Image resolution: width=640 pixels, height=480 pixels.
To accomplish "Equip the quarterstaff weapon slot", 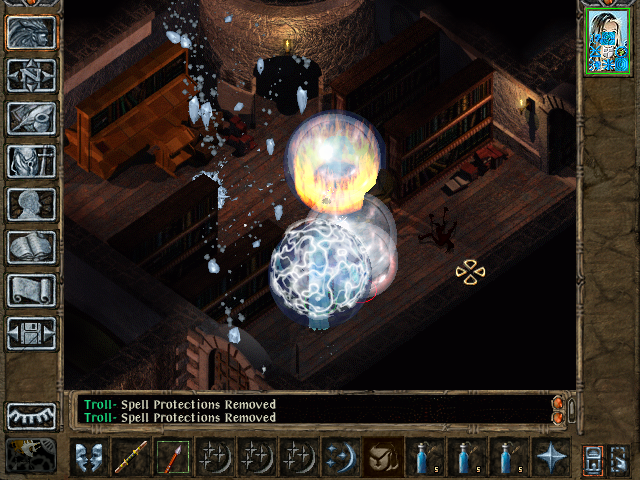I will (131, 456).
